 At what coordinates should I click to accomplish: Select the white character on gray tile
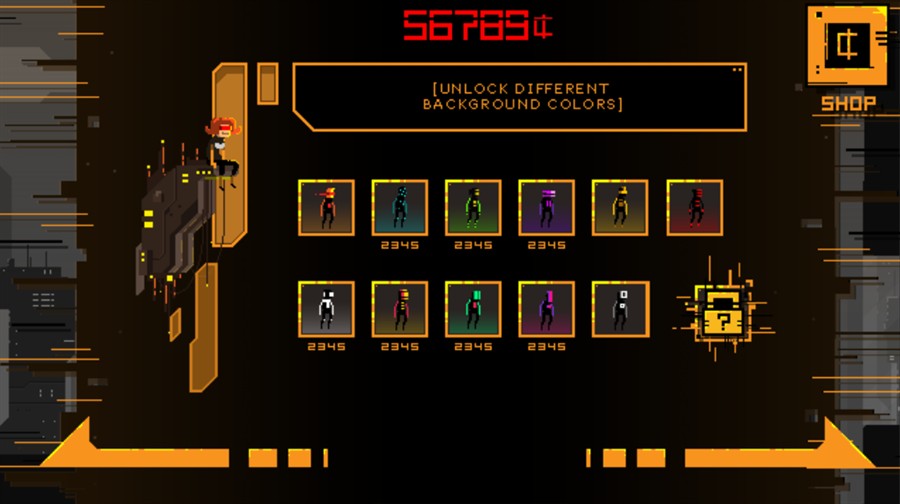pos(326,308)
